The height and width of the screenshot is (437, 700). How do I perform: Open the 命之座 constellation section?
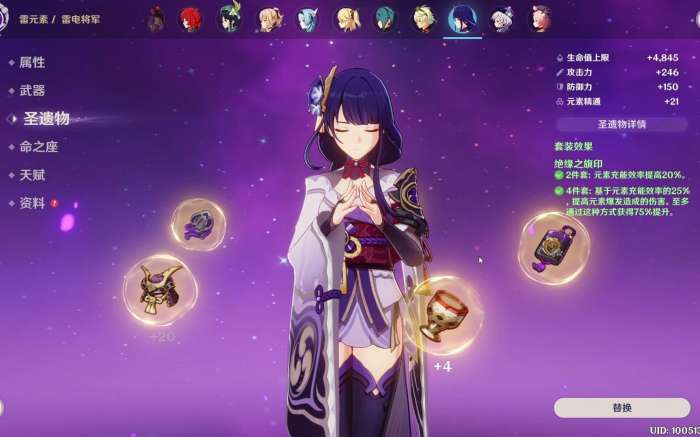pos(39,147)
